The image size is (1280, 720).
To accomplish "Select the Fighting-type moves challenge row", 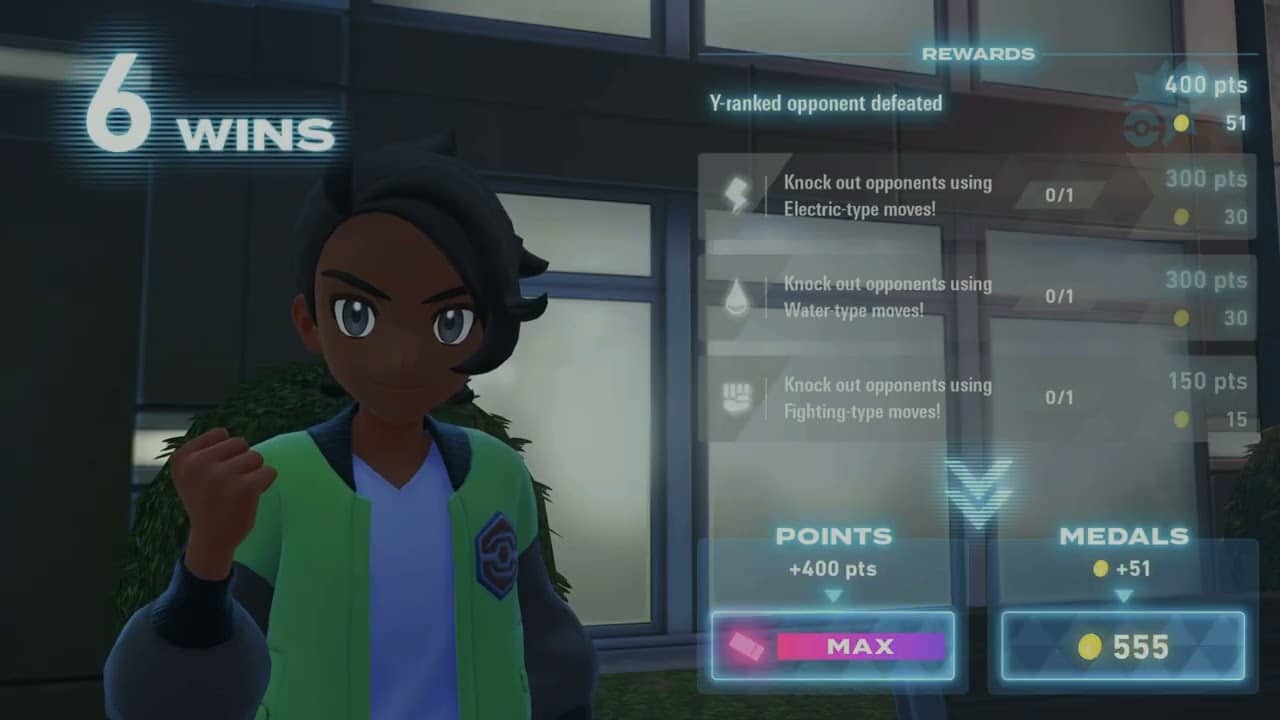I will (976, 398).
